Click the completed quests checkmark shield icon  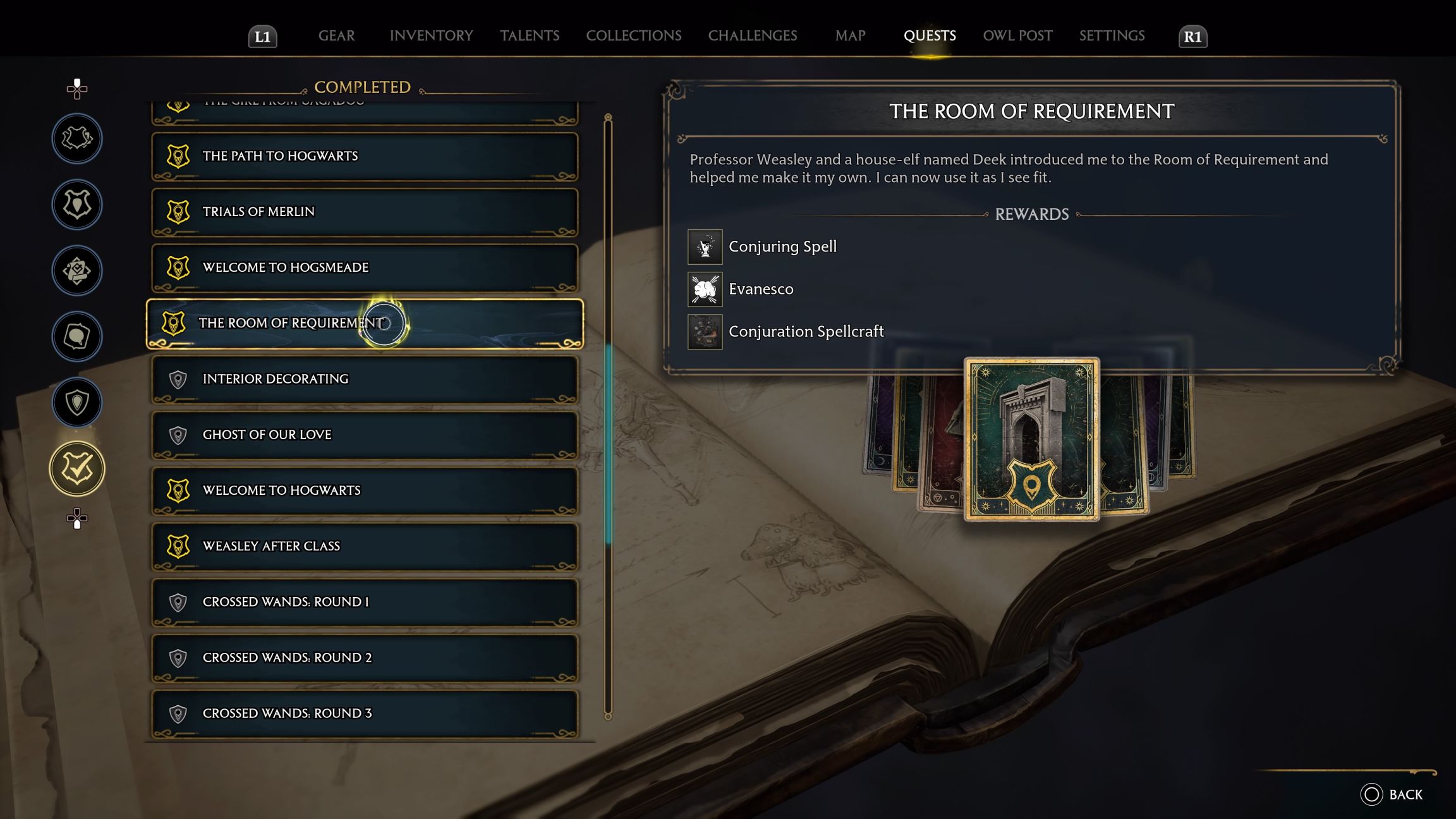76,468
